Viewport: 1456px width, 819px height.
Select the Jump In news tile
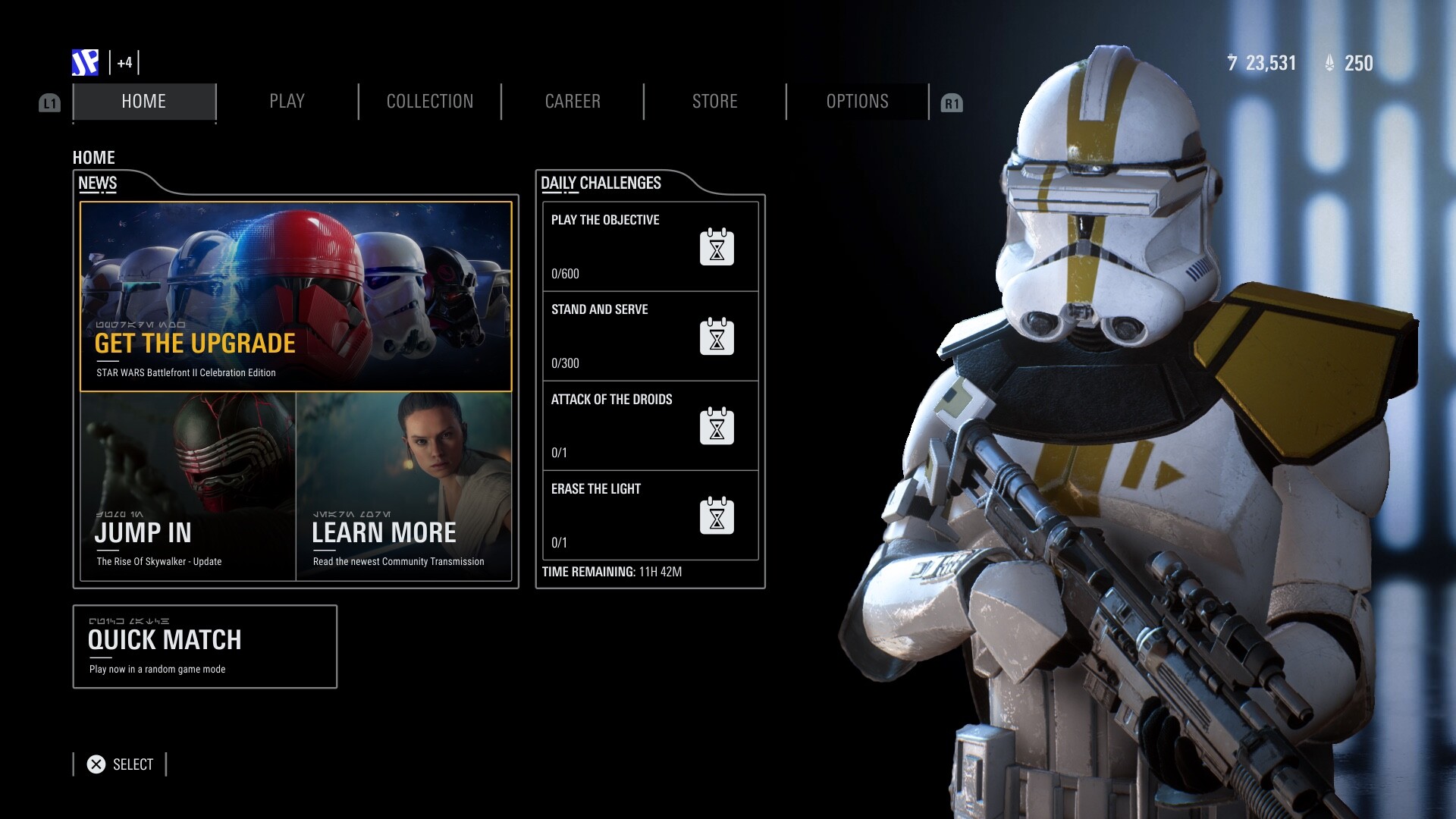(187, 486)
